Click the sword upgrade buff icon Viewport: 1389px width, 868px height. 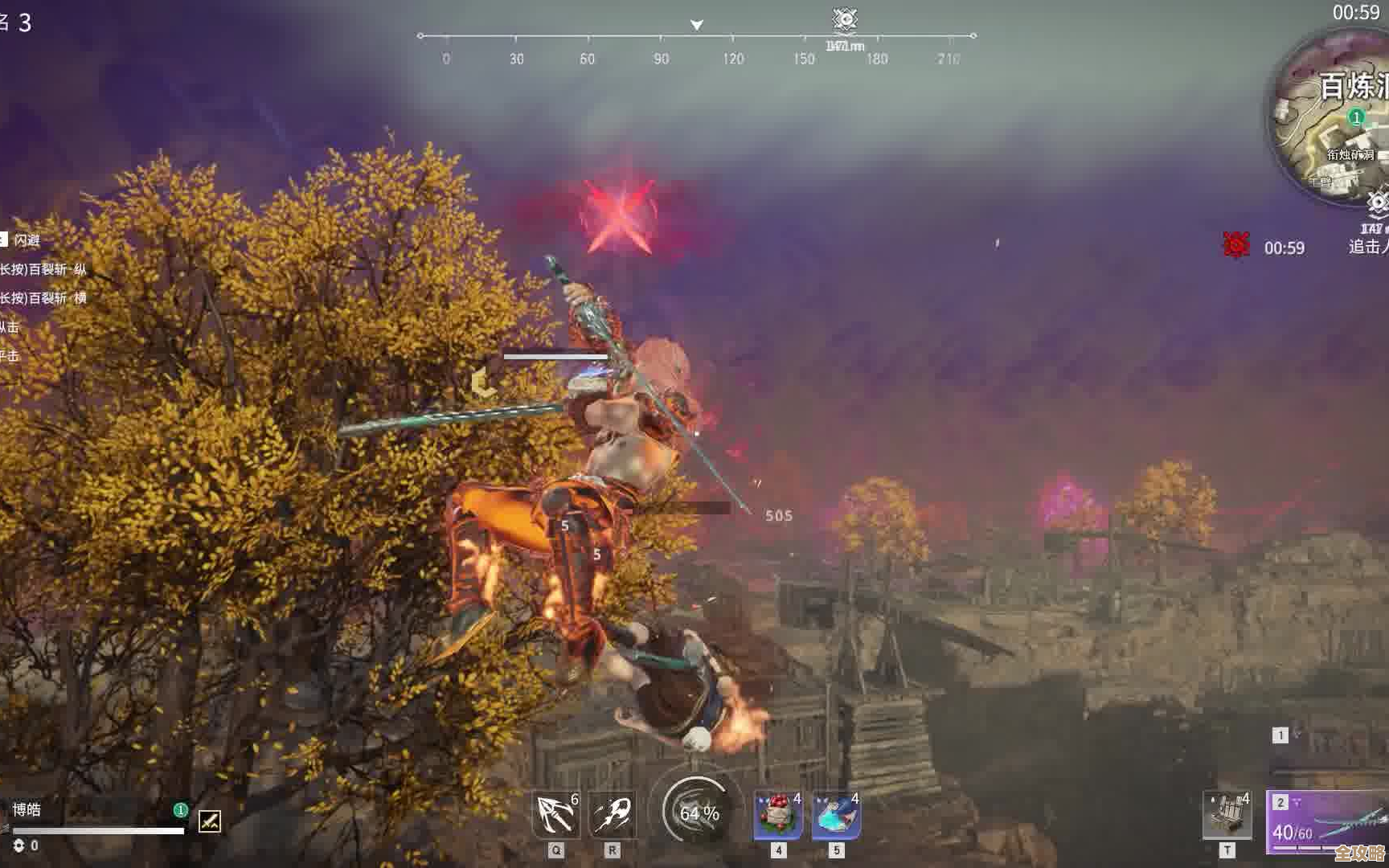pos(210,821)
